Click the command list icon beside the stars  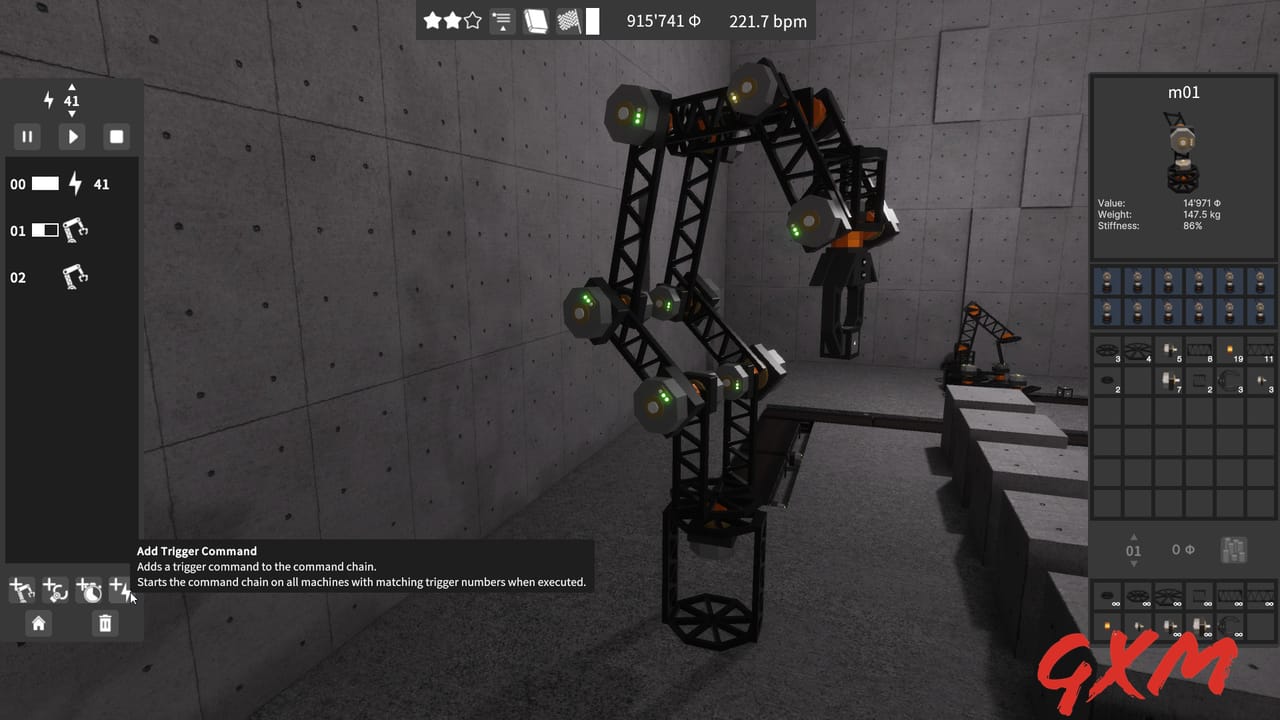tap(501, 20)
